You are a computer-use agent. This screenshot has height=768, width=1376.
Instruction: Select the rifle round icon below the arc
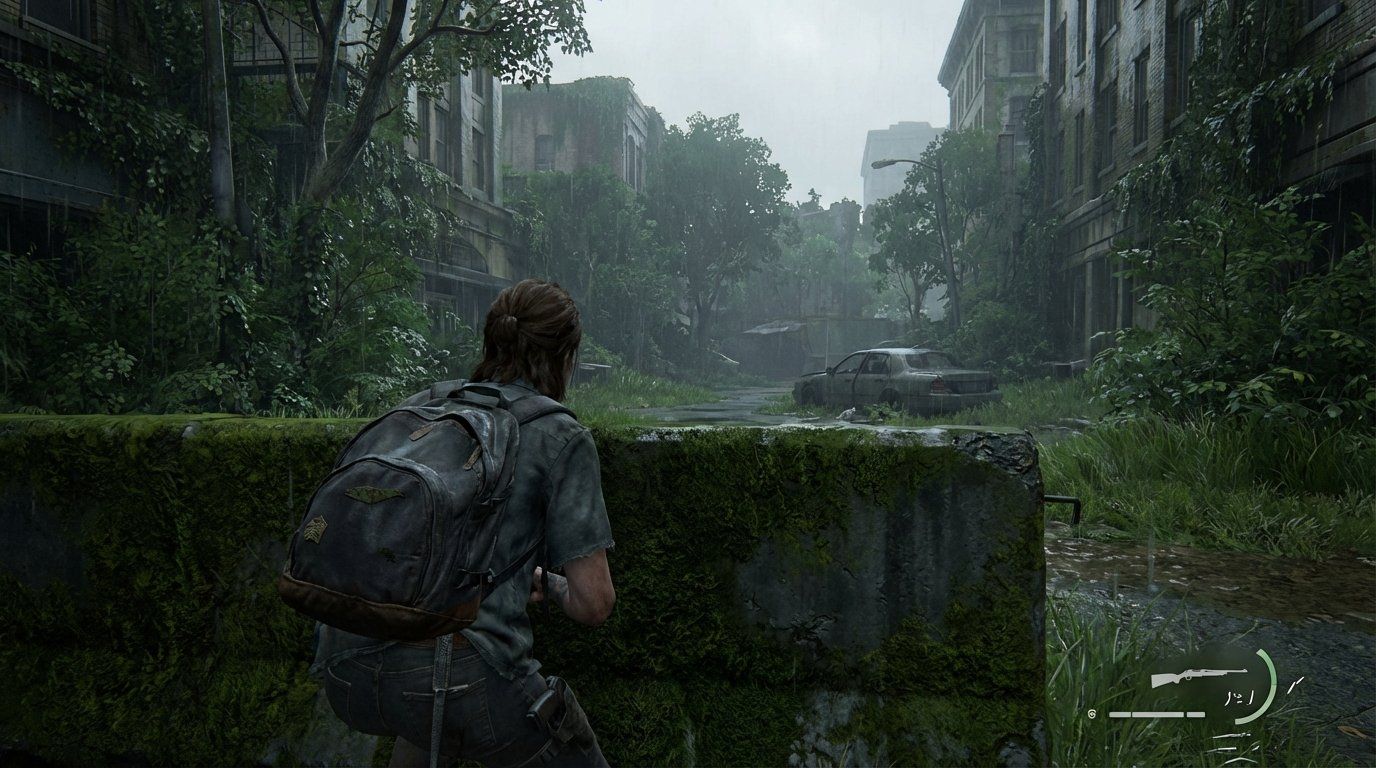tap(1231, 736)
